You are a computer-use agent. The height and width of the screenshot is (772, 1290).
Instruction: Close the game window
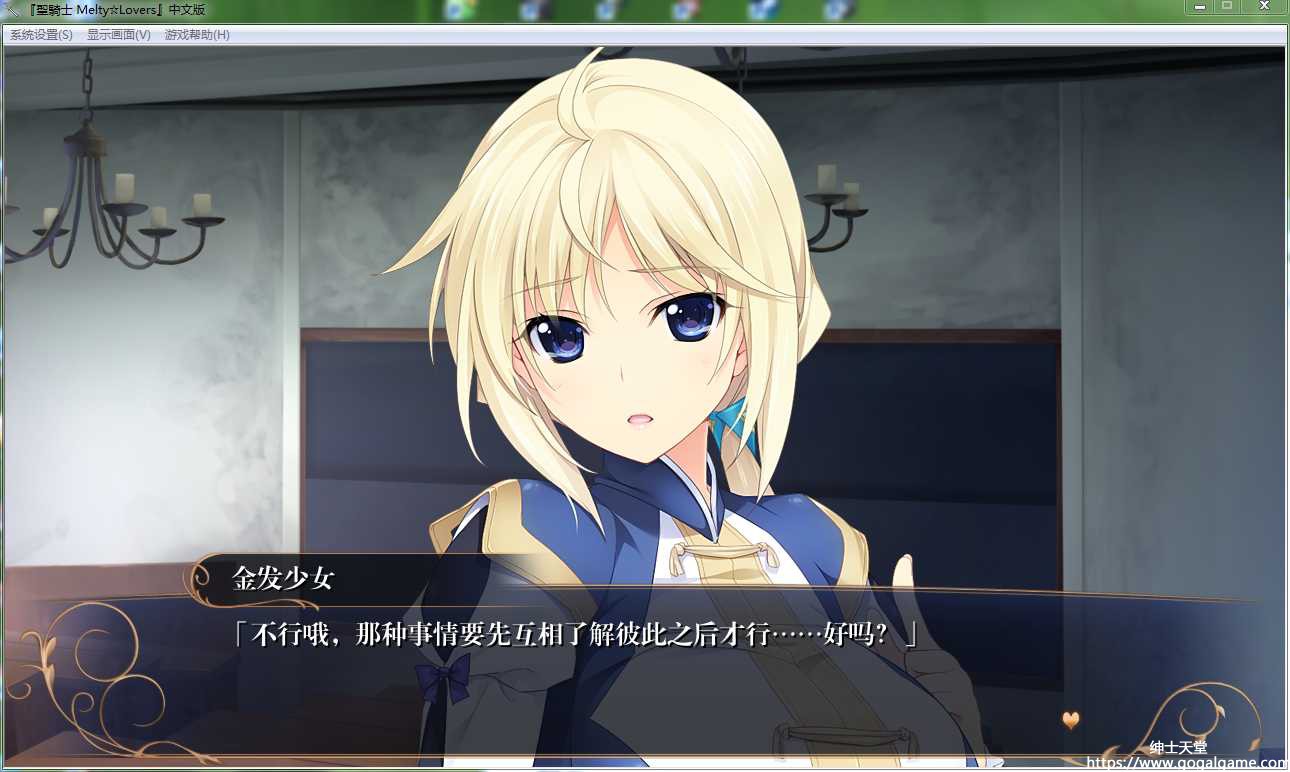[1264, 7]
